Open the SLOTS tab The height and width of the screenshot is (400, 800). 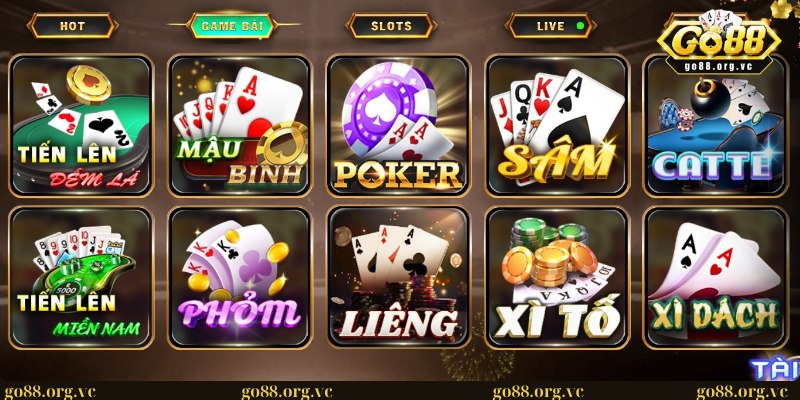coord(391,26)
